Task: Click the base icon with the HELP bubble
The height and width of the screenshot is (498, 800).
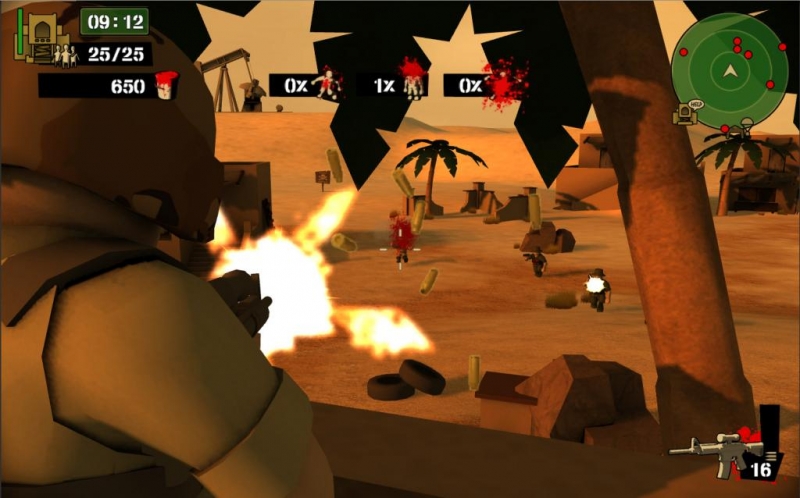Action: [x=687, y=112]
